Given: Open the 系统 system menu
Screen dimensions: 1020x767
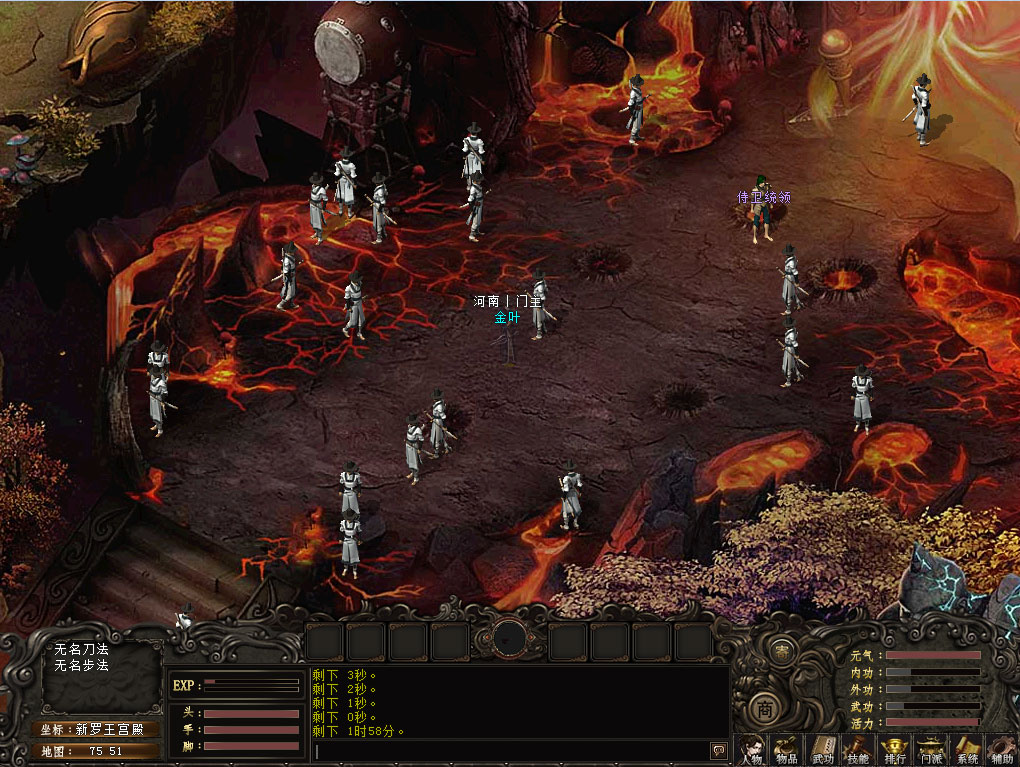Looking at the screenshot, I should (966, 749).
